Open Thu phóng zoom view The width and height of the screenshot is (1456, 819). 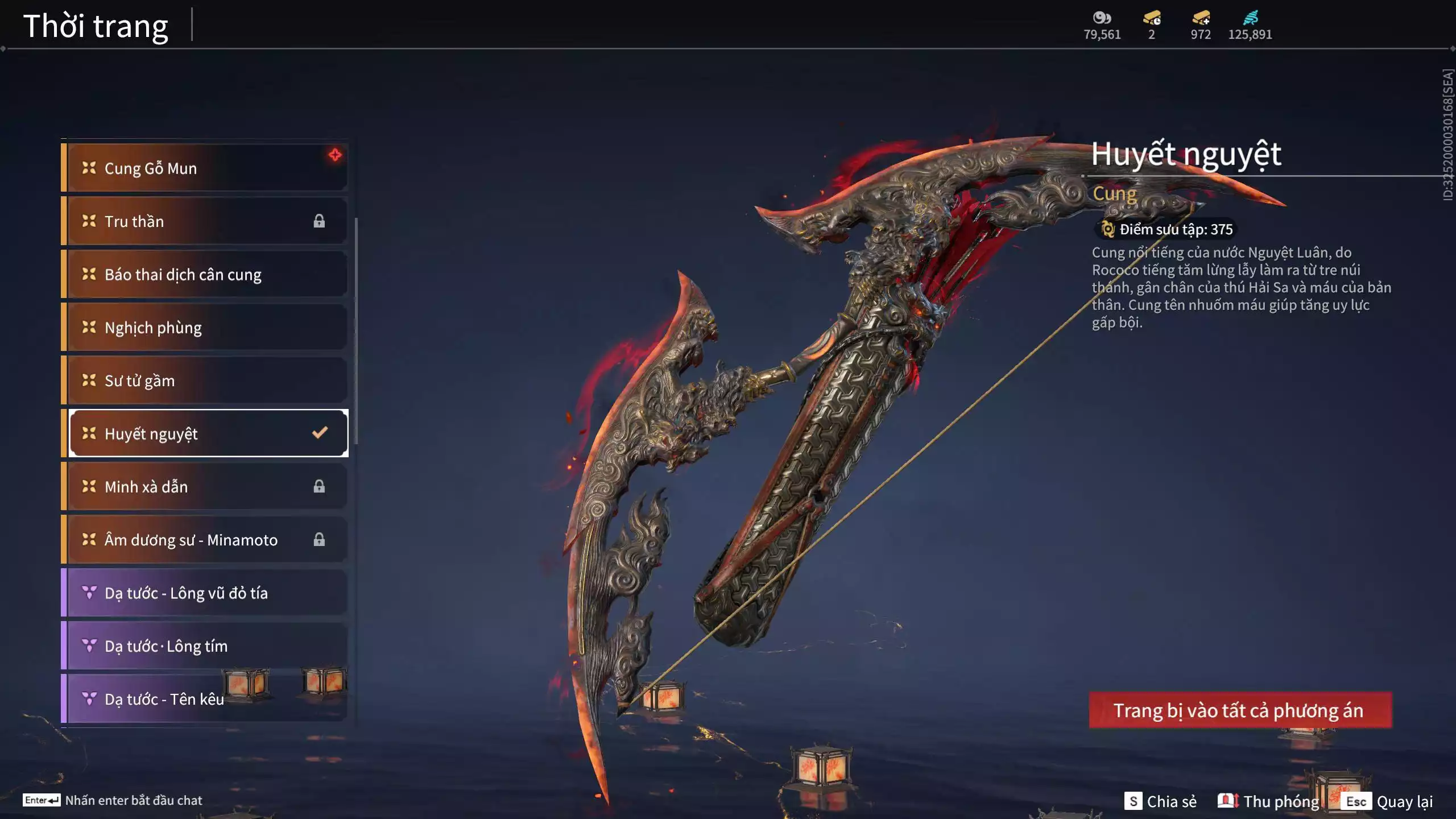(1268, 801)
